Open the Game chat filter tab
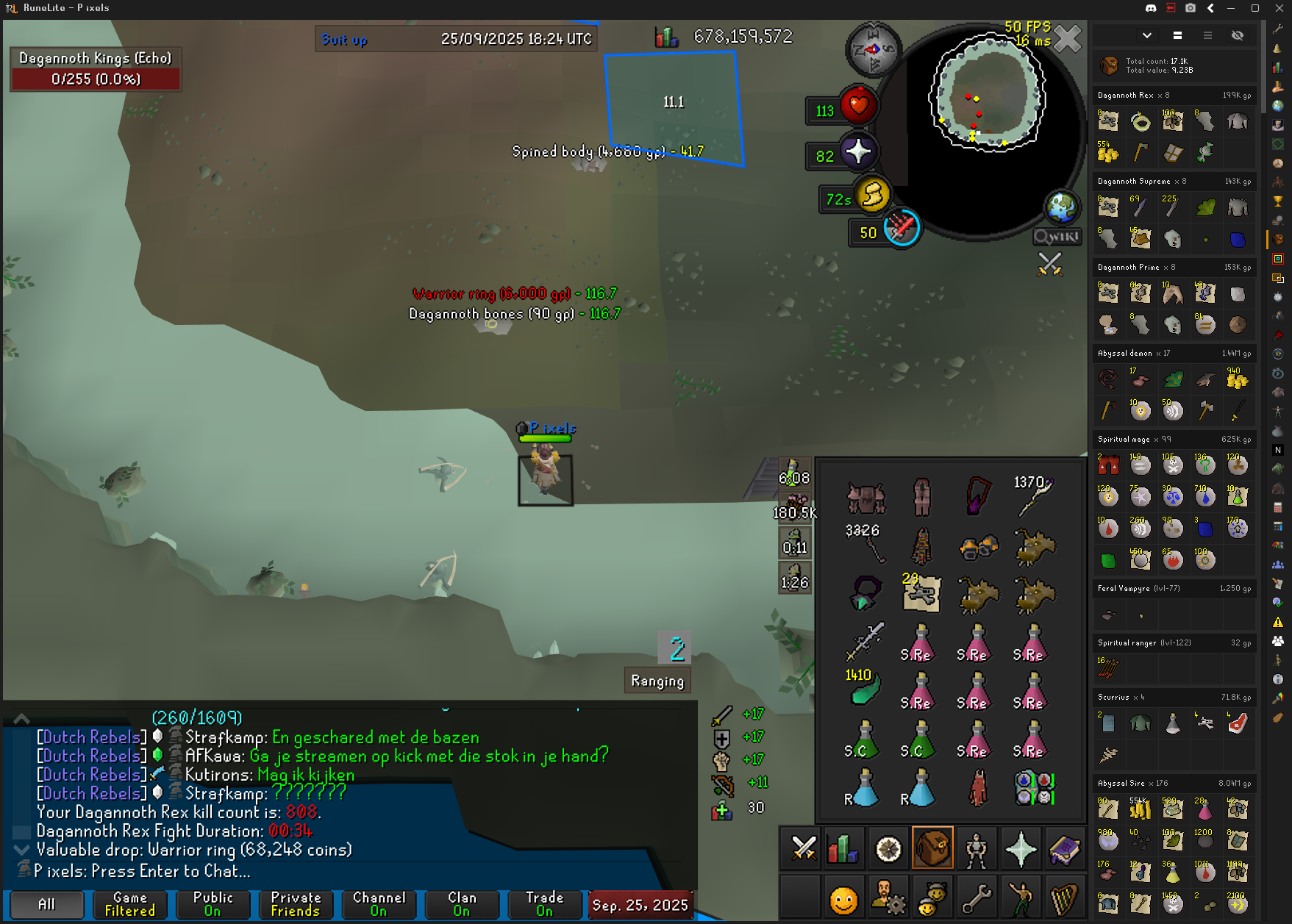The height and width of the screenshot is (924, 1292). pos(129,904)
